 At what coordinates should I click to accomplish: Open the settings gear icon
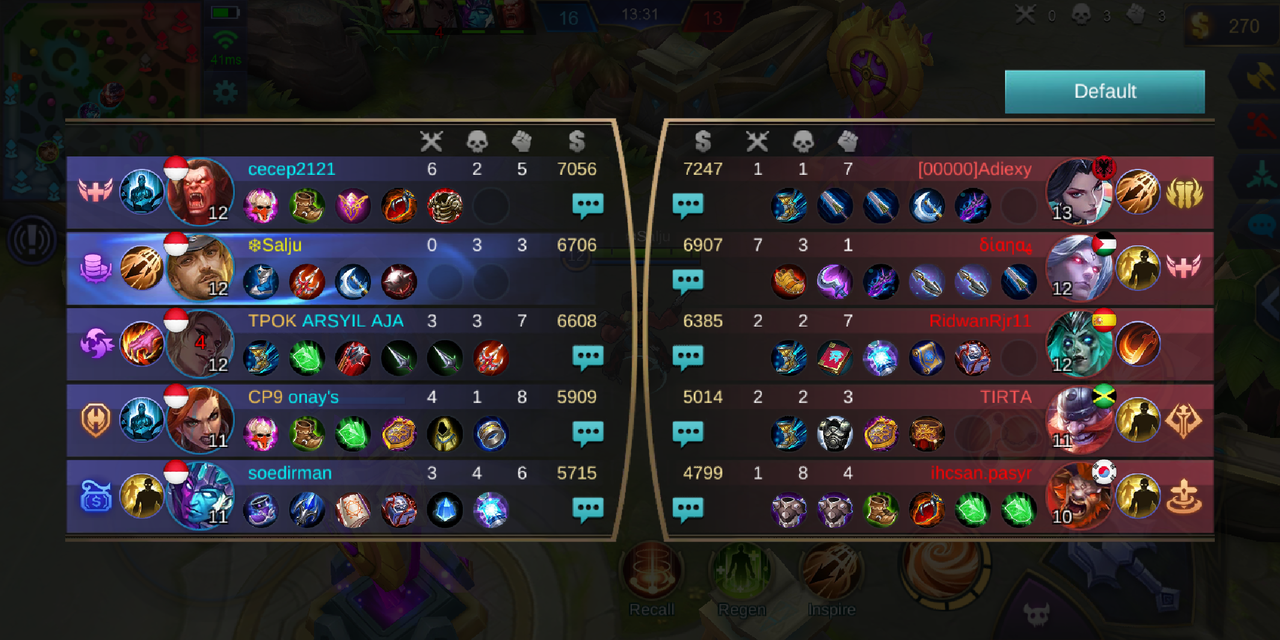225,93
